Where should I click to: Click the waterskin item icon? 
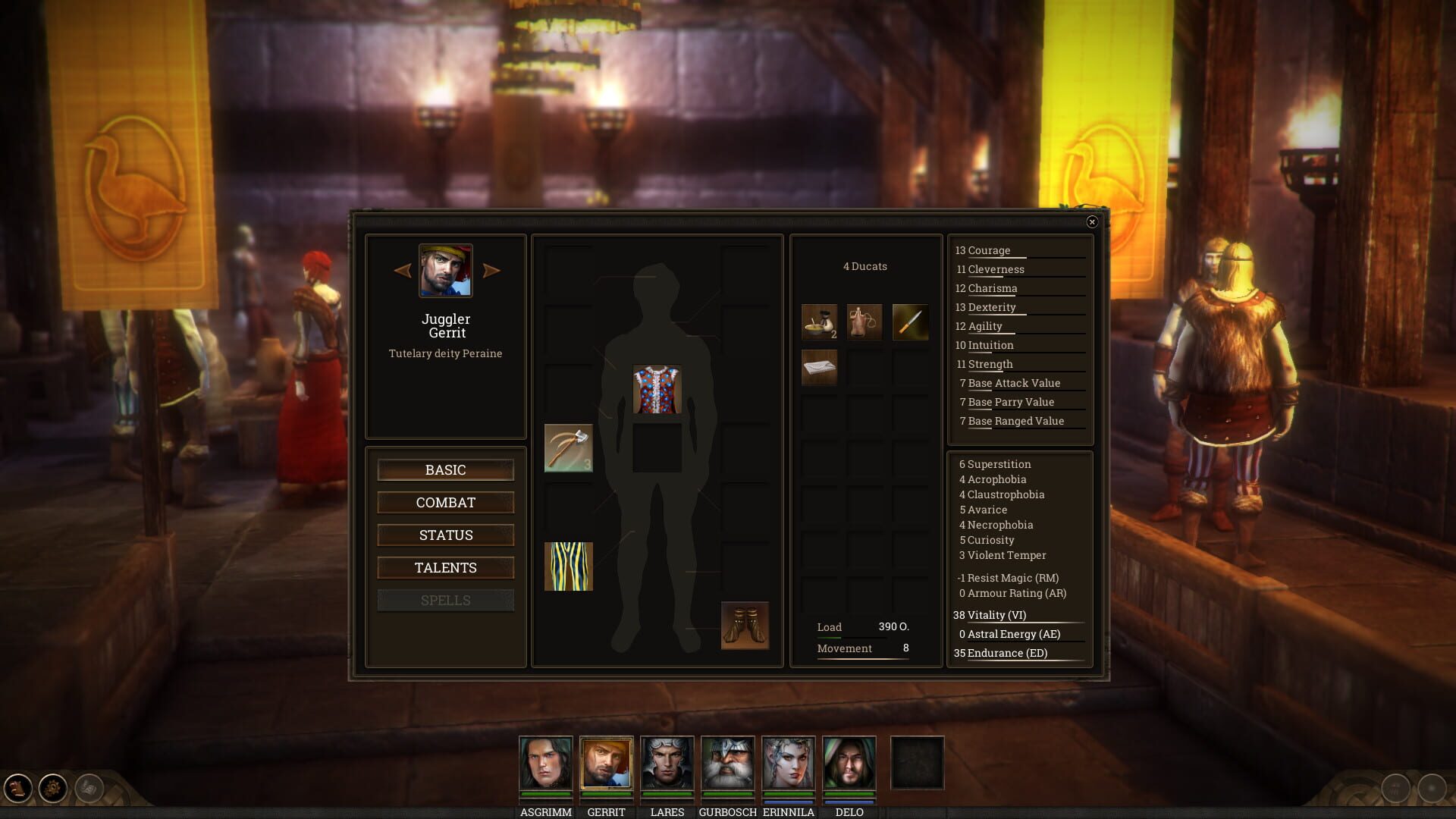(x=864, y=322)
